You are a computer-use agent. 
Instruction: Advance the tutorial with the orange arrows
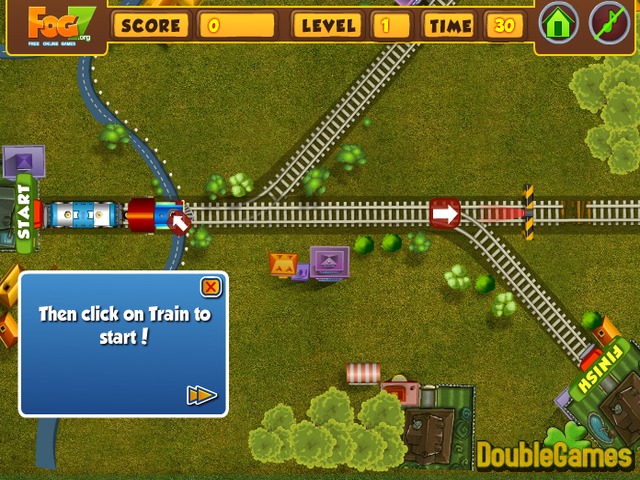point(201,395)
